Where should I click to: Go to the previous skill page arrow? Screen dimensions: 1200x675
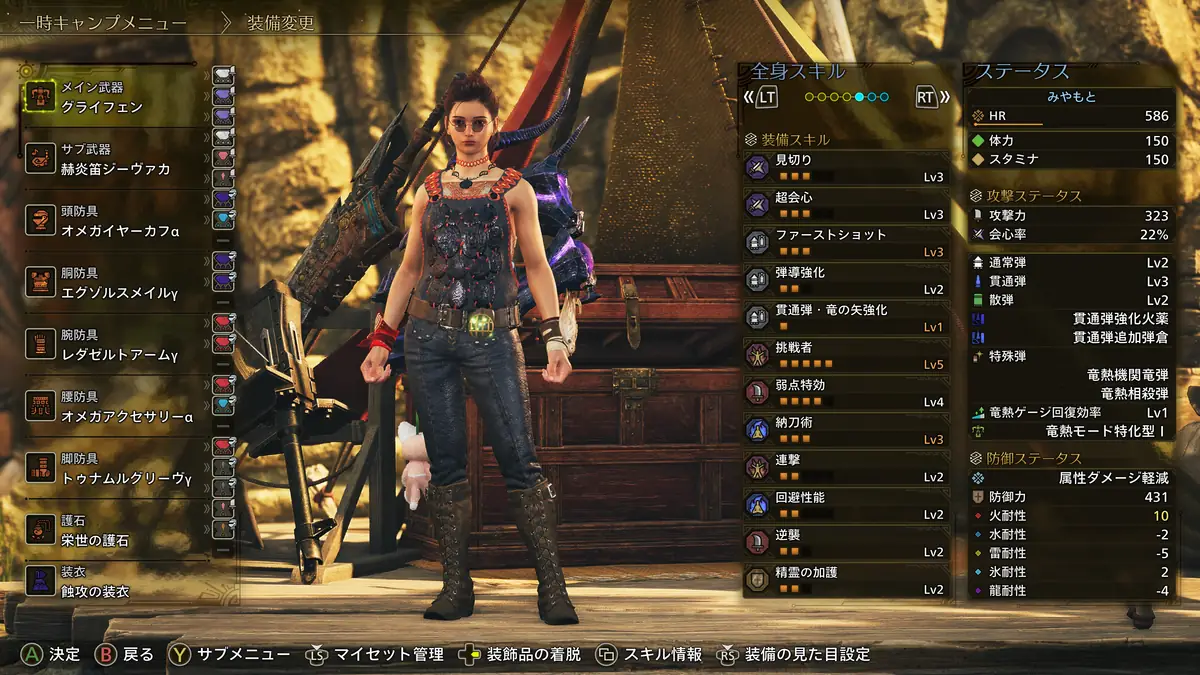[763, 97]
